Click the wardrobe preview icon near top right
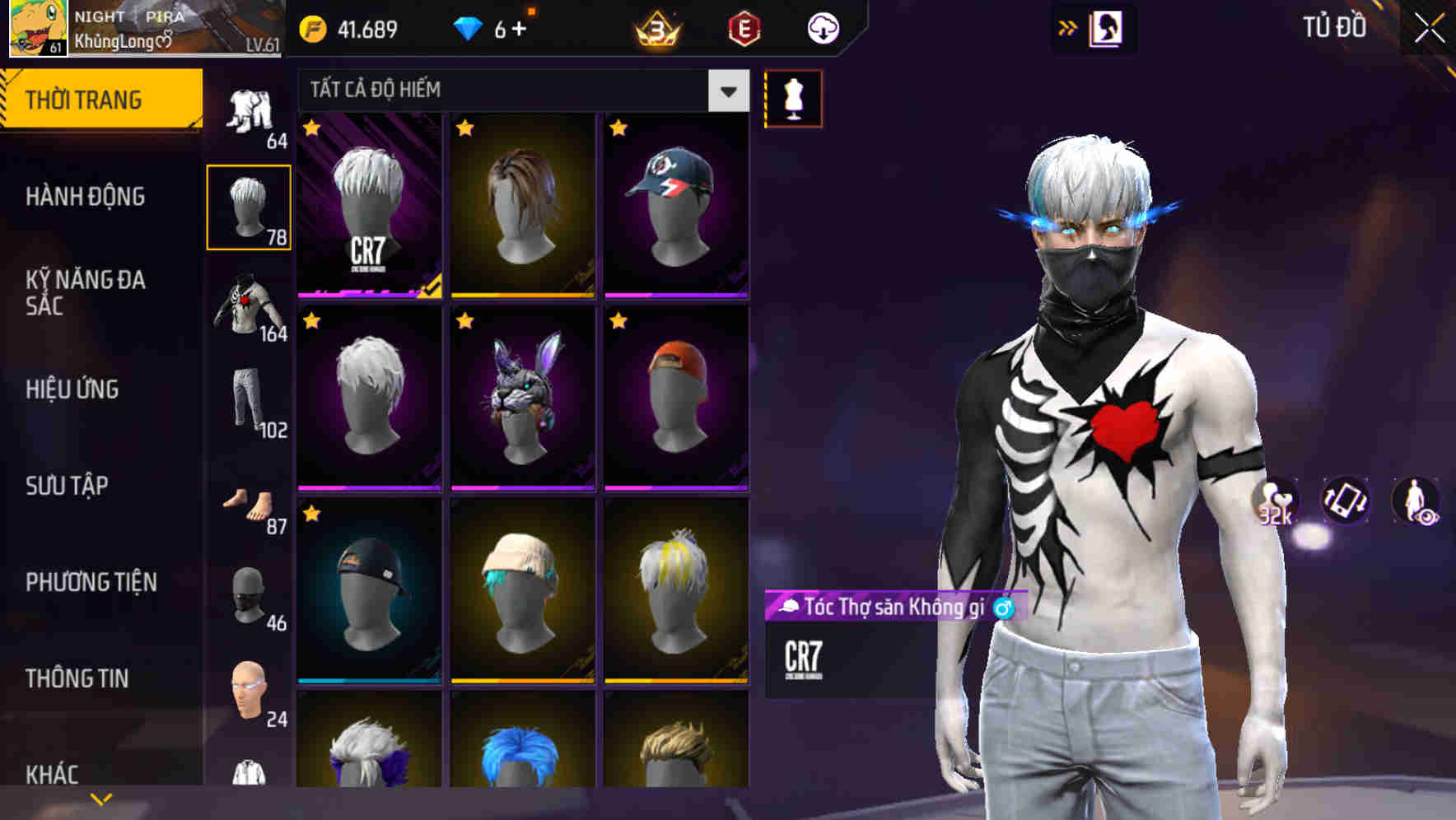This screenshot has width=1456, height=820. [x=1107, y=27]
